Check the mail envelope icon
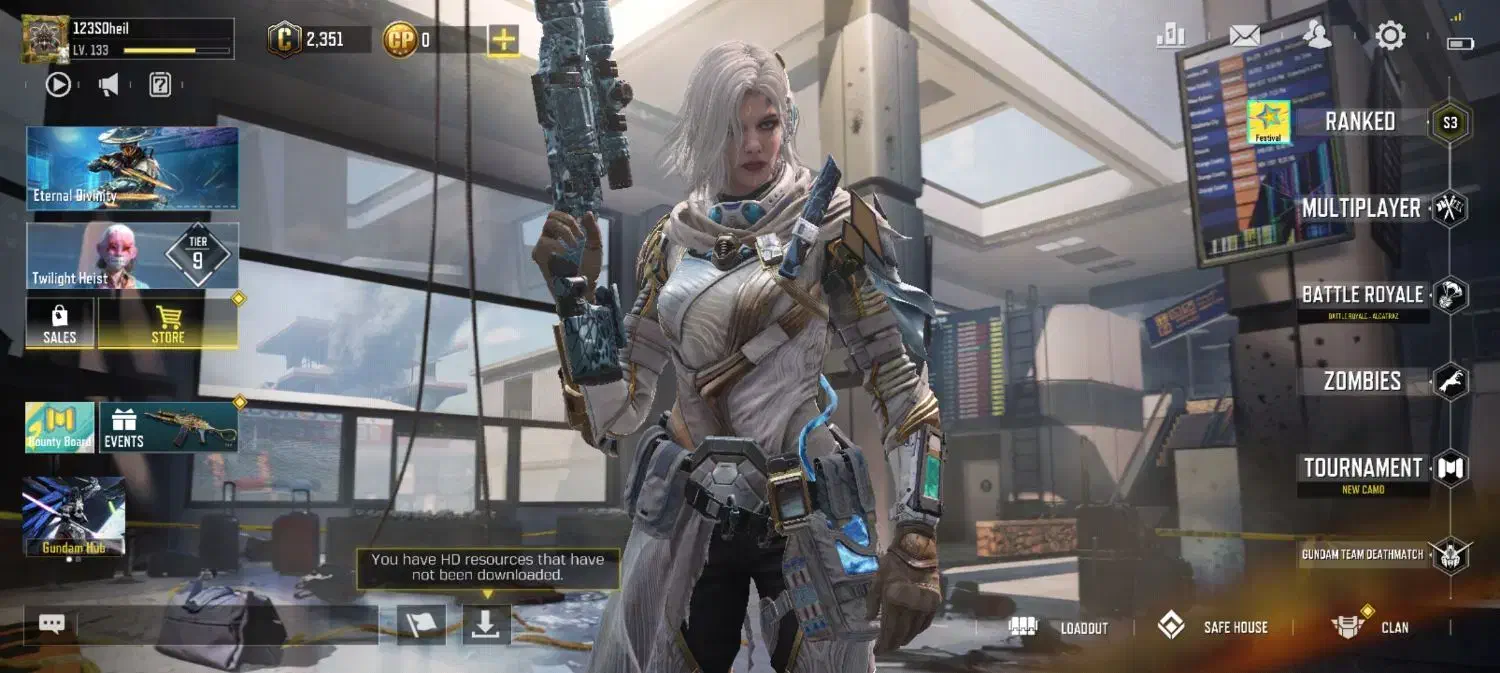The height and width of the screenshot is (673, 1500). pyautogui.click(x=1244, y=37)
